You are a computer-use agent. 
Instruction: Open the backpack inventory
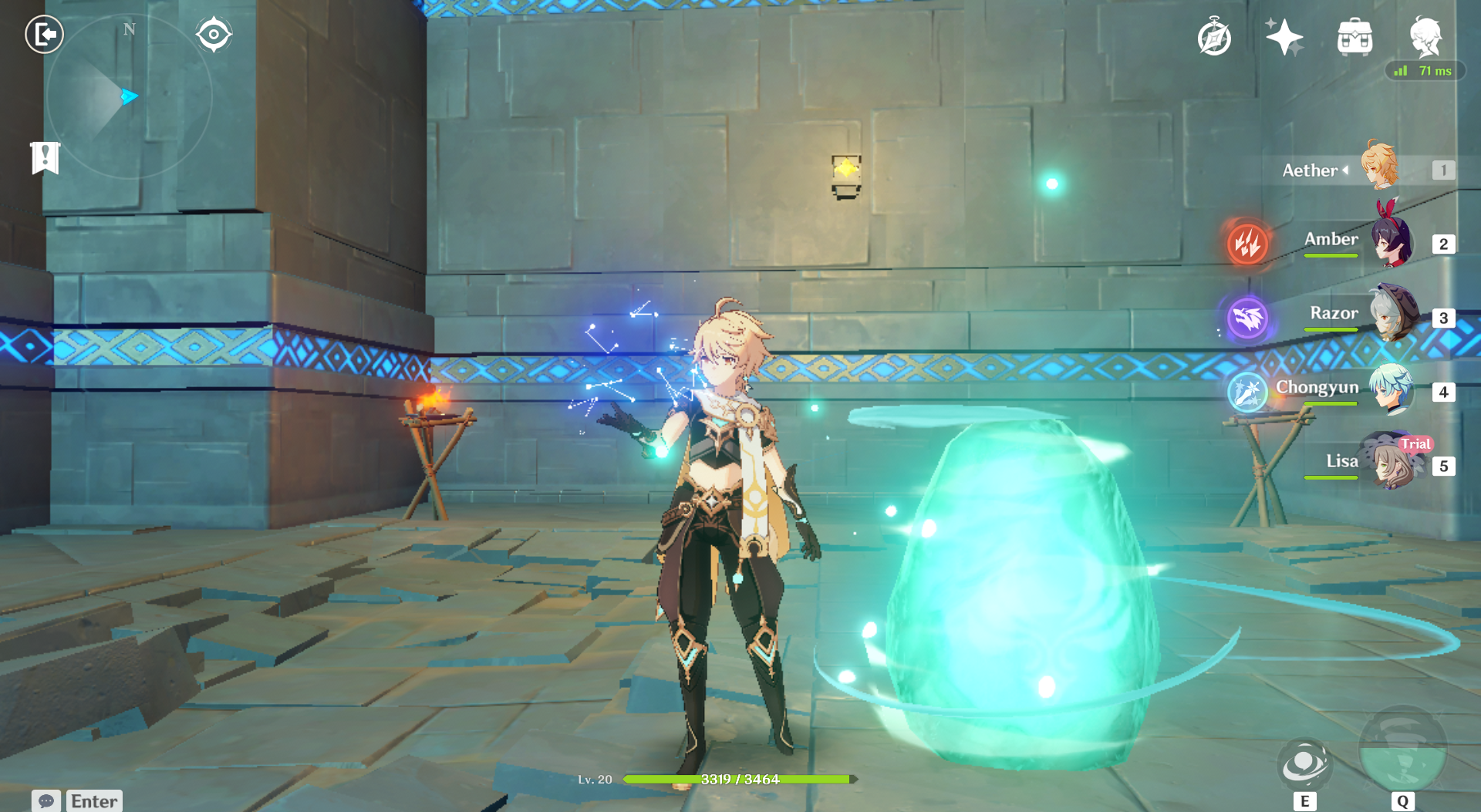pos(1354,37)
